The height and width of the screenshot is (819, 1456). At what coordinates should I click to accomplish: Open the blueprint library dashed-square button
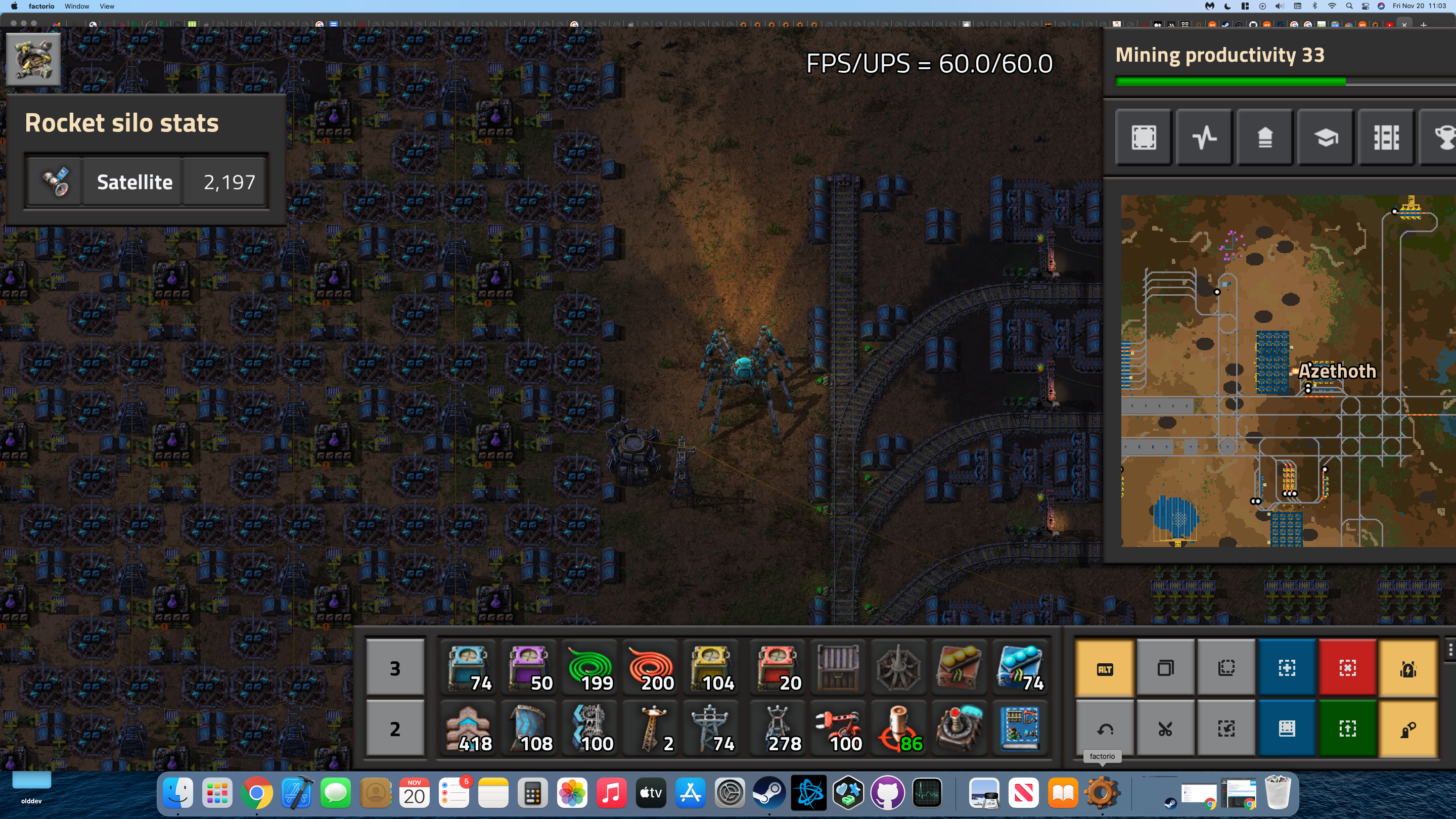point(1144,138)
